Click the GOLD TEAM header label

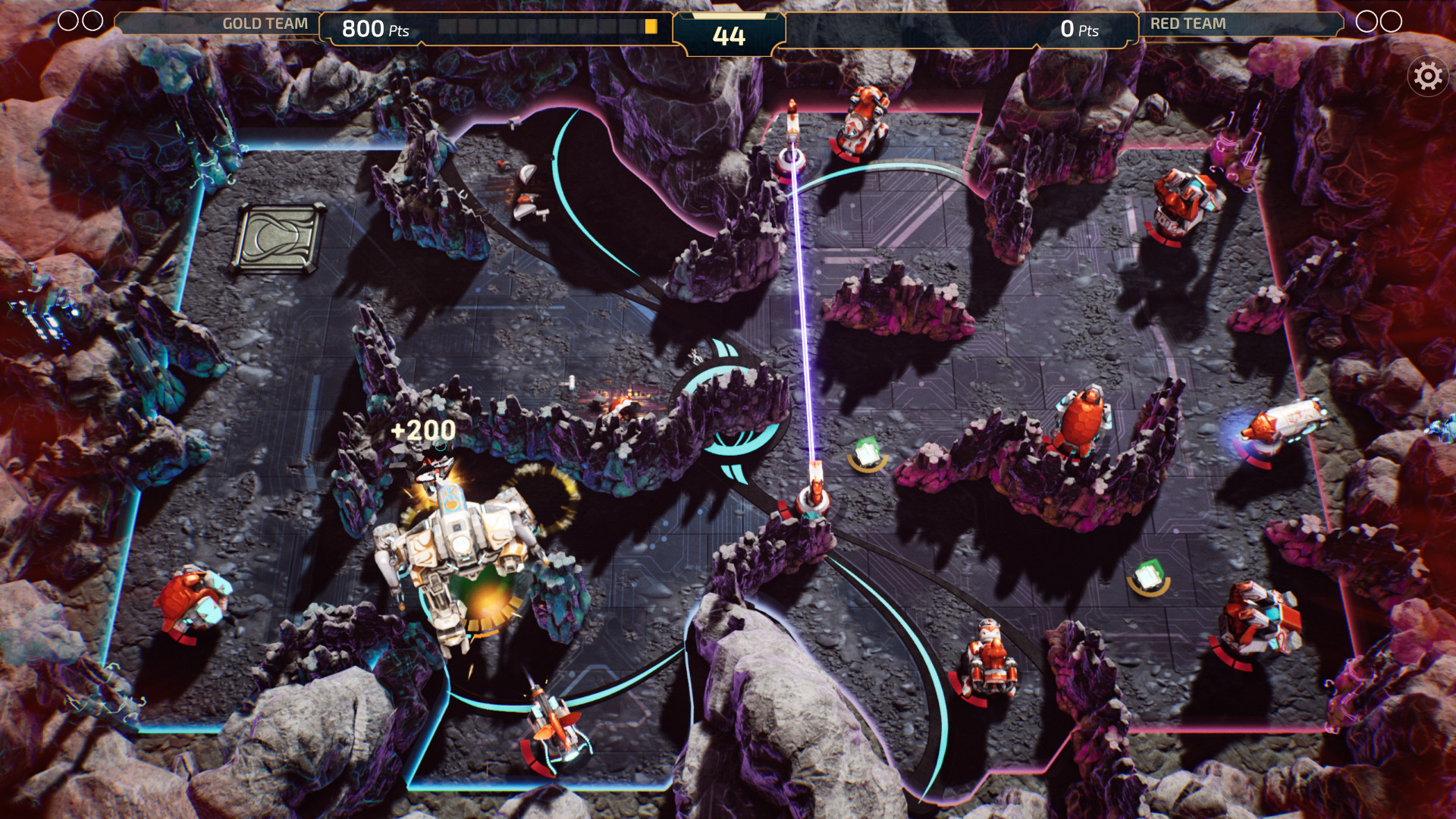(x=264, y=23)
